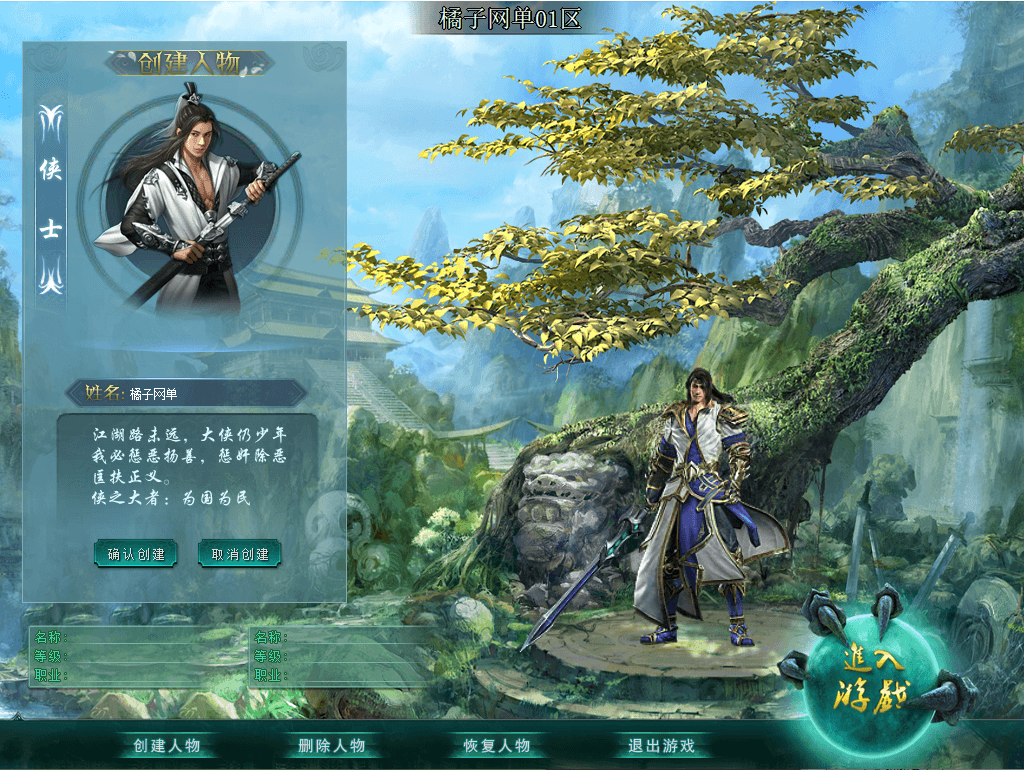Exit via the 退出游戏 button
This screenshot has height=770, width=1024.
click(x=661, y=746)
